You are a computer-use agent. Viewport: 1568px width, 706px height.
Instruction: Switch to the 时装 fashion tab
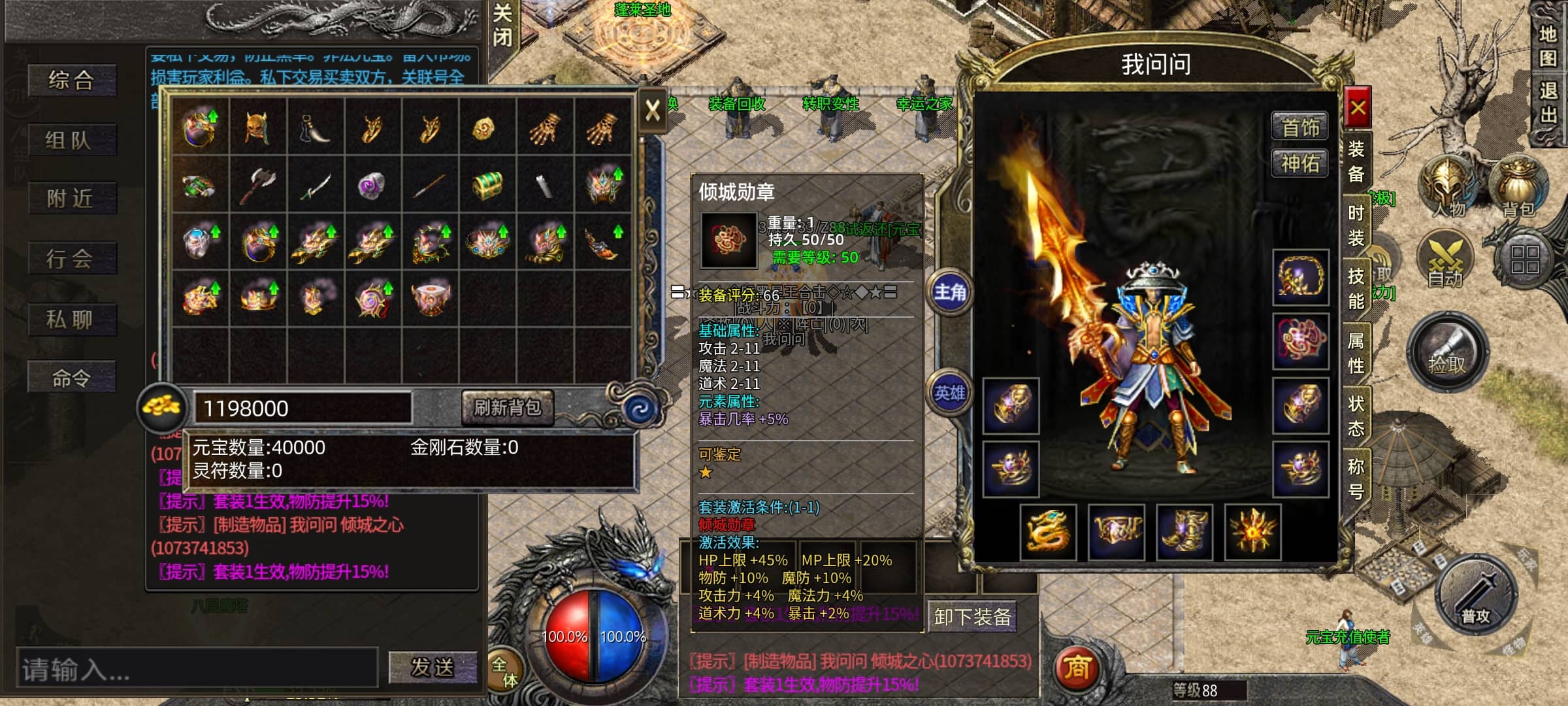[x=1356, y=226]
